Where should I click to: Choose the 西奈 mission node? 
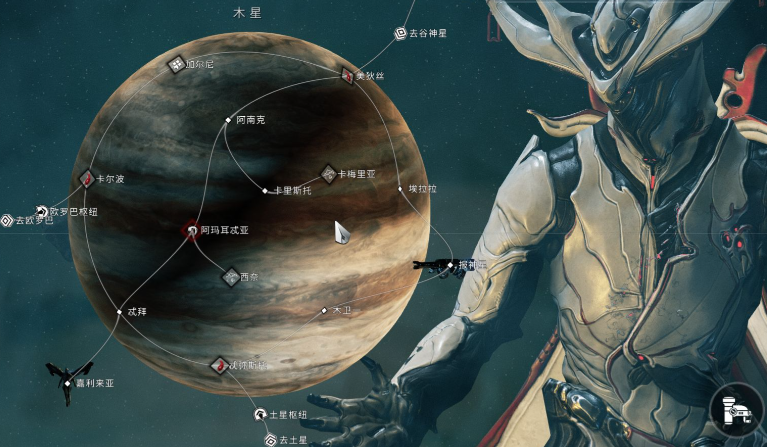coord(231,276)
